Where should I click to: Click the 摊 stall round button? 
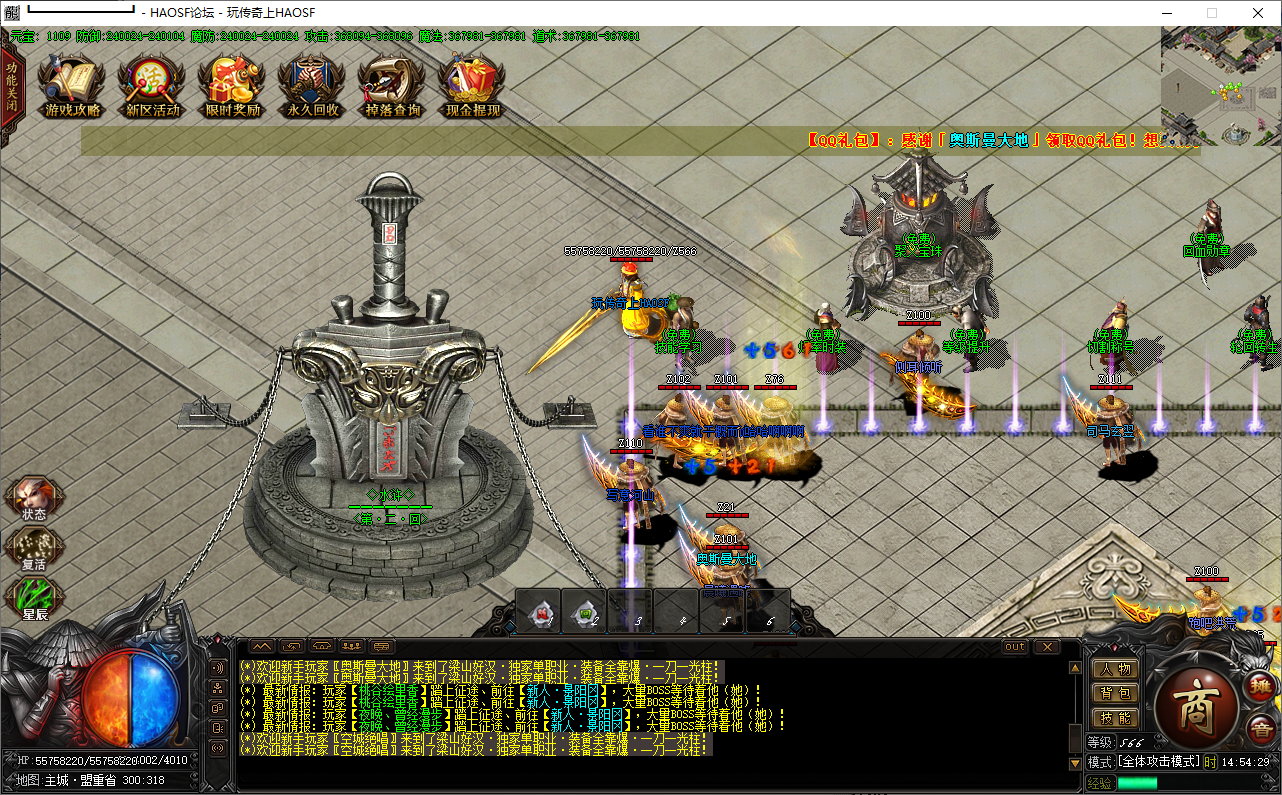tap(1260, 686)
